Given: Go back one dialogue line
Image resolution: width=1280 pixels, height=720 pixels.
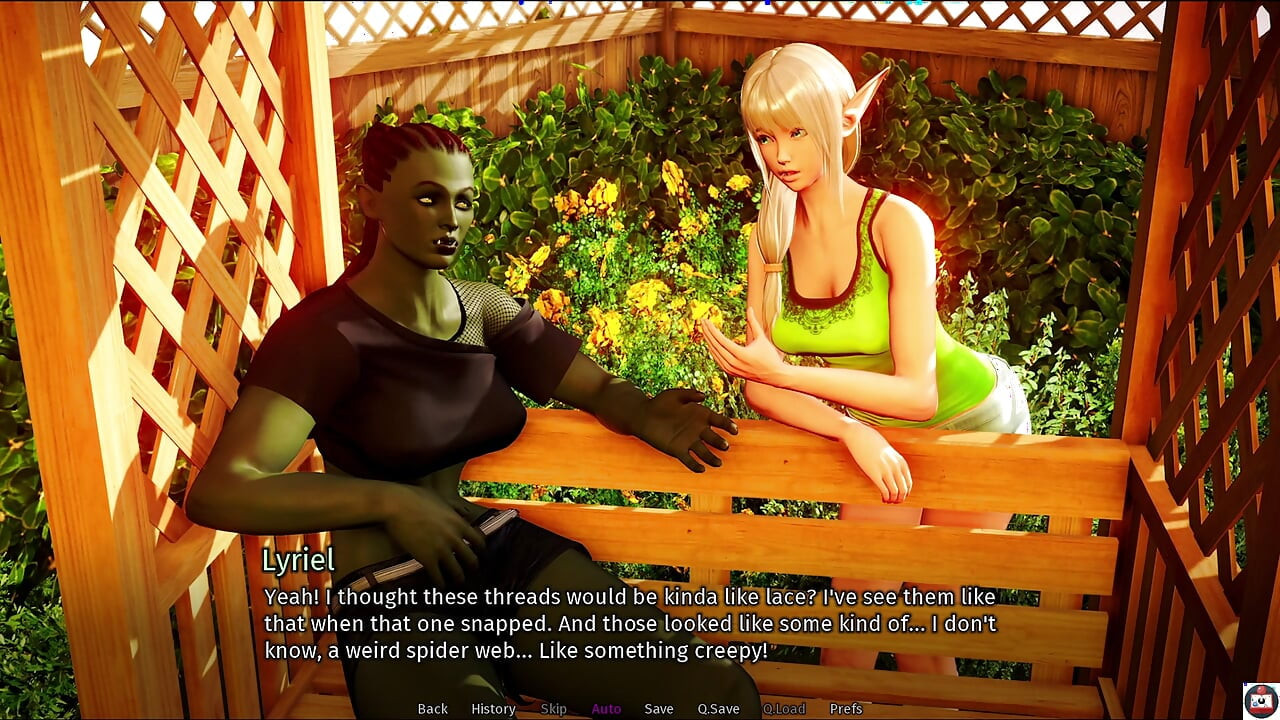Looking at the screenshot, I should tap(432, 708).
